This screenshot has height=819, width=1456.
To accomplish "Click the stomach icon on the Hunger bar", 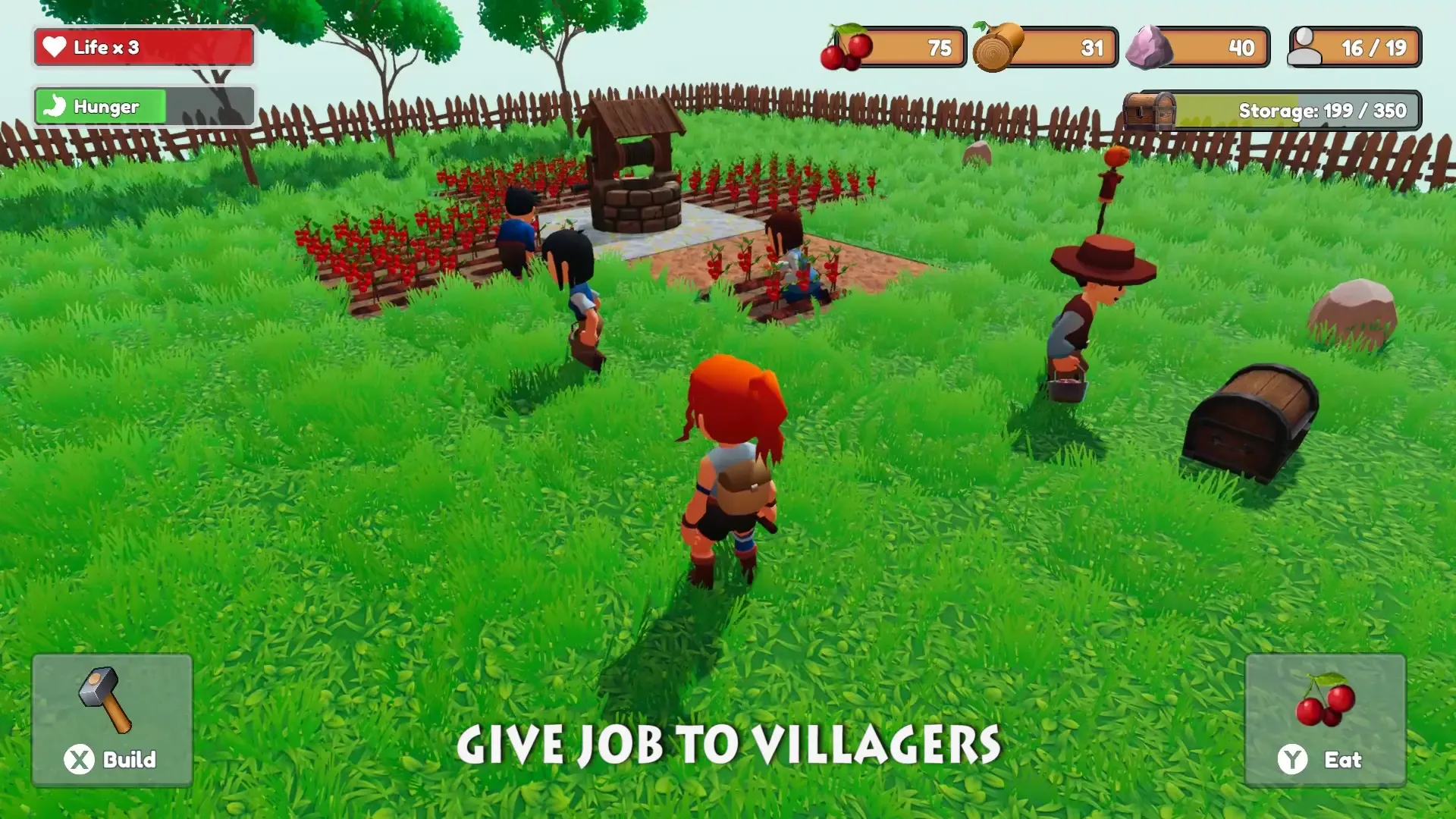I will (55, 106).
